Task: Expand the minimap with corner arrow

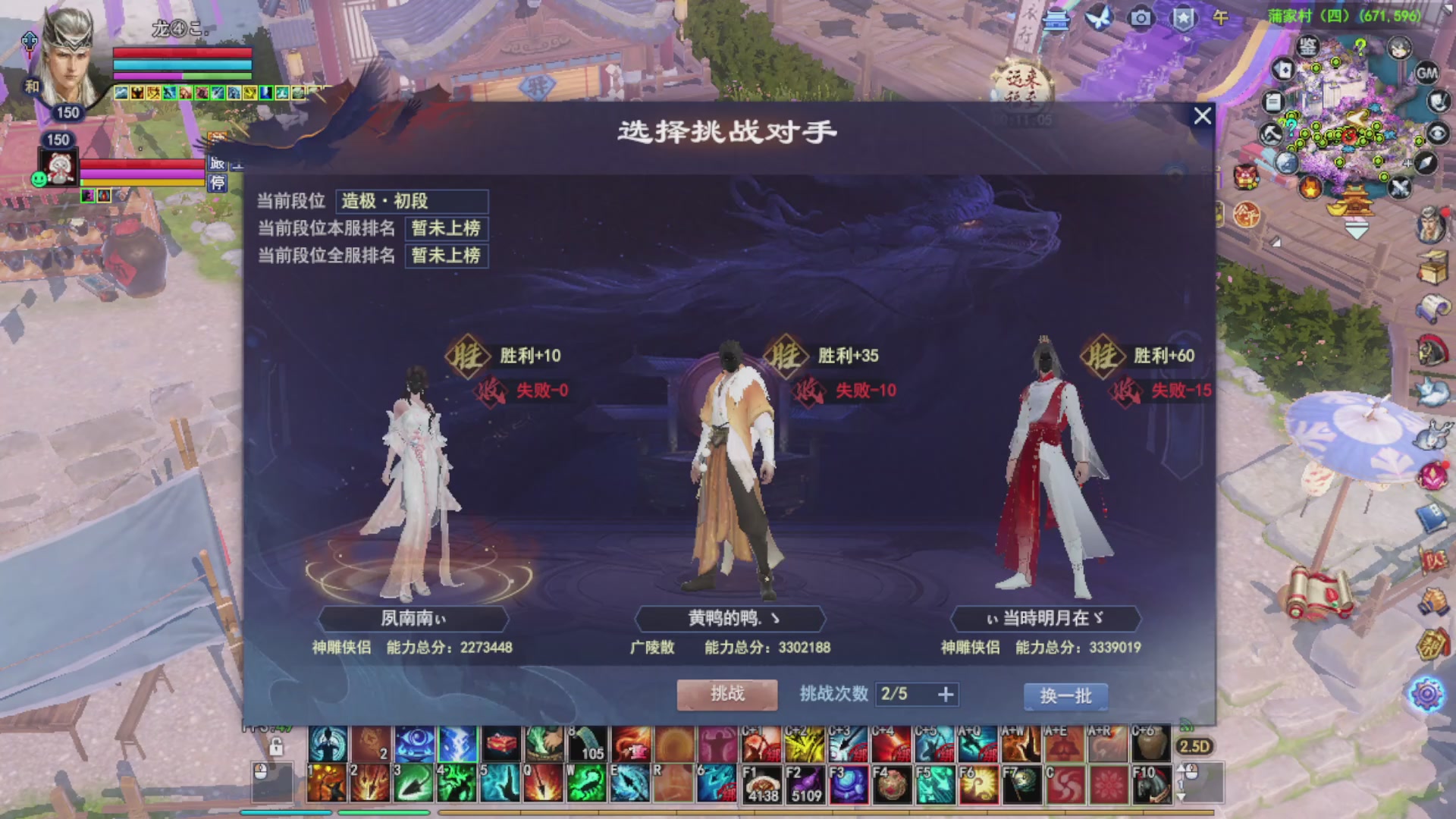Action: 1448,10
